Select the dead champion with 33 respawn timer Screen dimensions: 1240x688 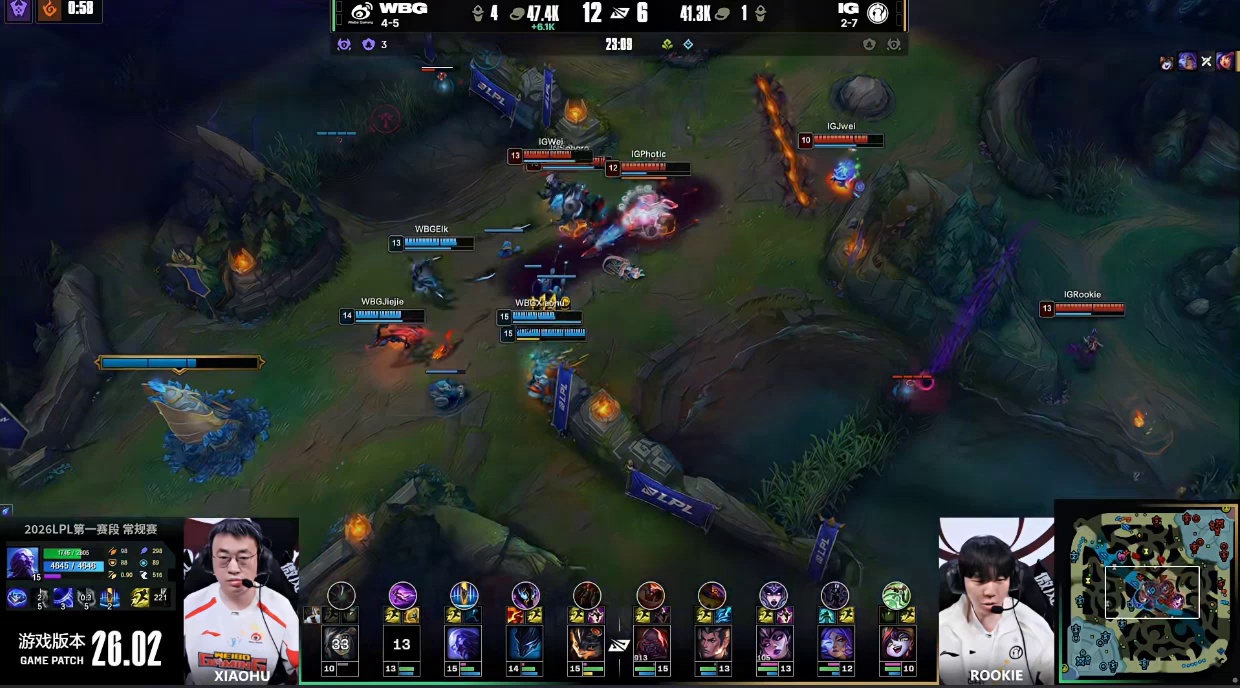pos(340,643)
